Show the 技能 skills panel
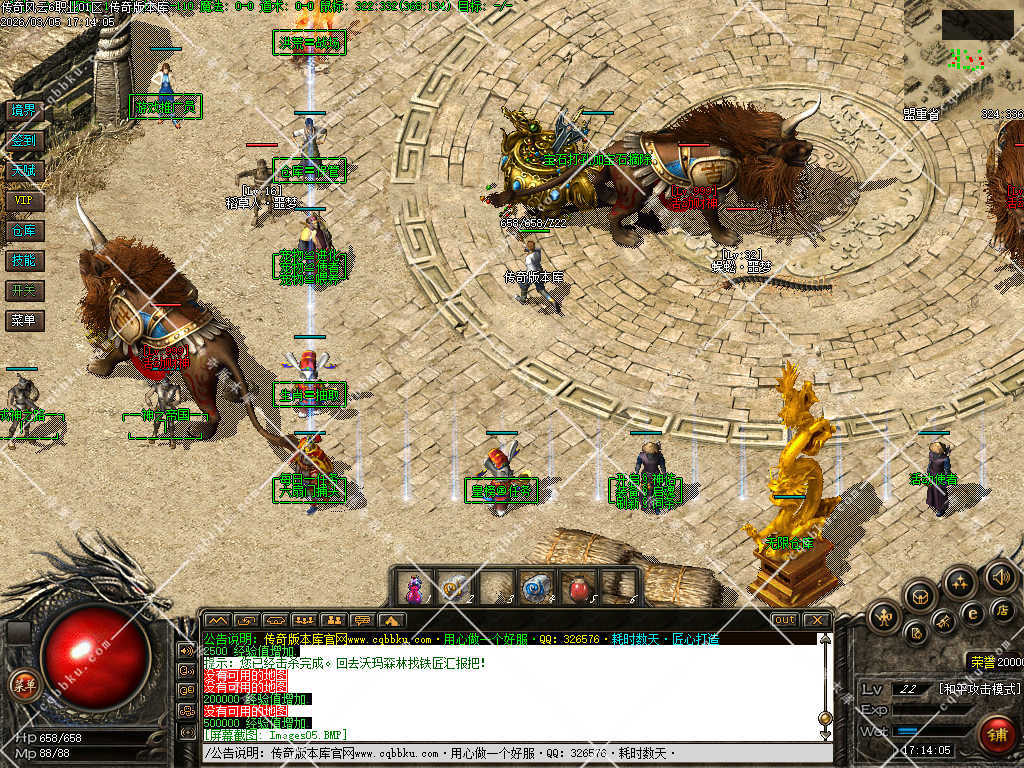Image resolution: width=1024 pixels, height=768 pixels. coord(23,260)
